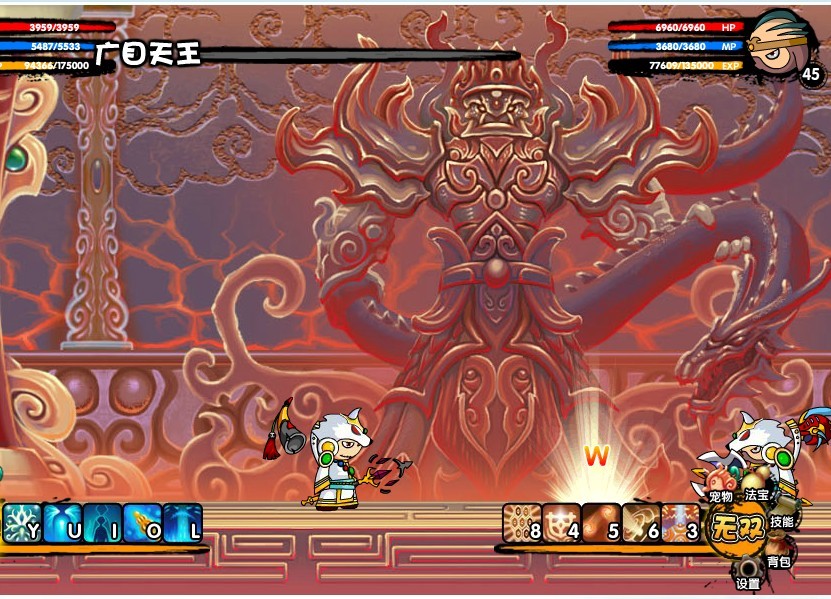Cast the orange skill slot numbered 6
This screenshot has height=599, width=831.
click(x=641, y=524)
